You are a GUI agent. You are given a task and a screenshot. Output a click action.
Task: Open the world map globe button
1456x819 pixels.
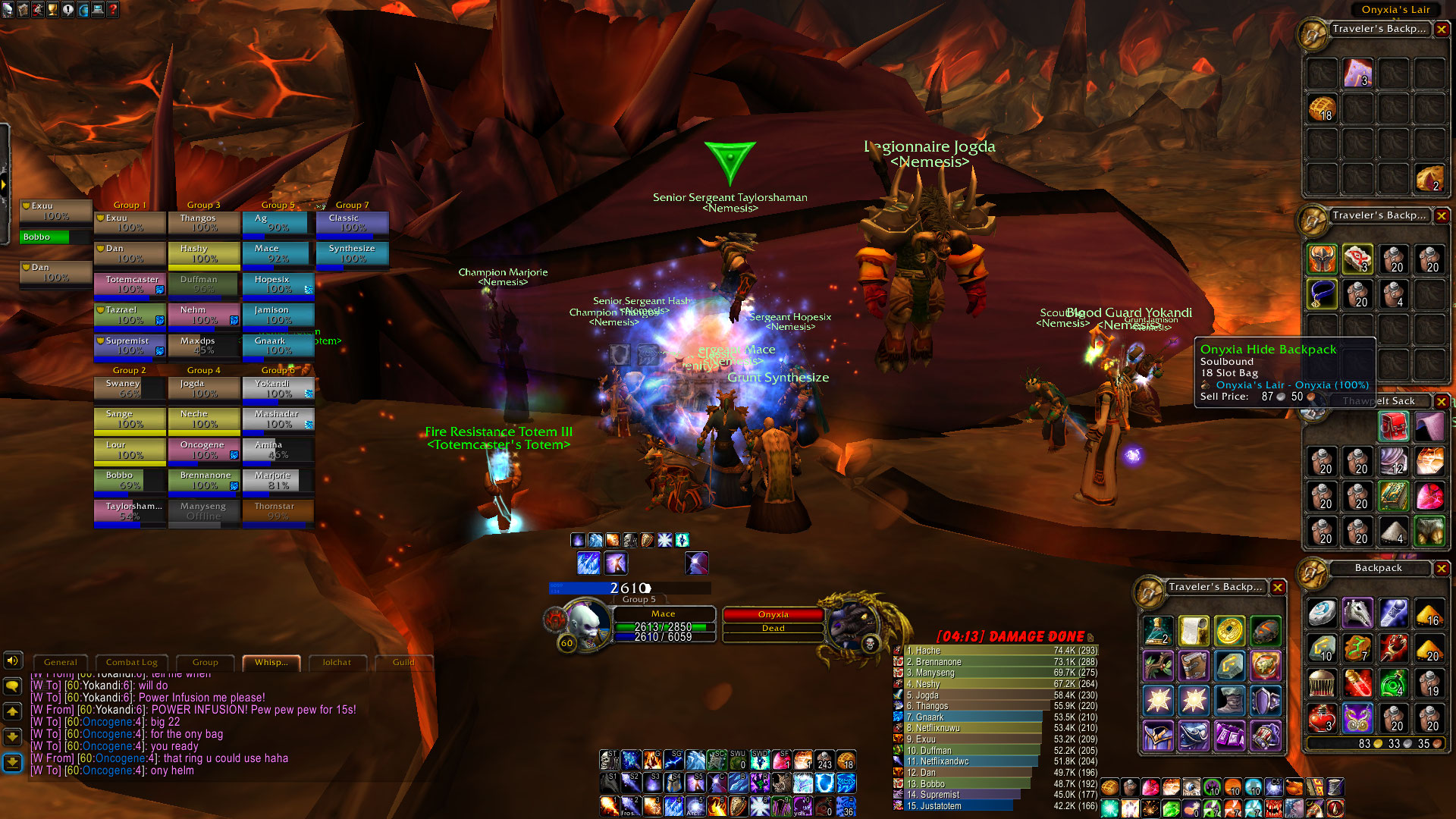point(83,10)
